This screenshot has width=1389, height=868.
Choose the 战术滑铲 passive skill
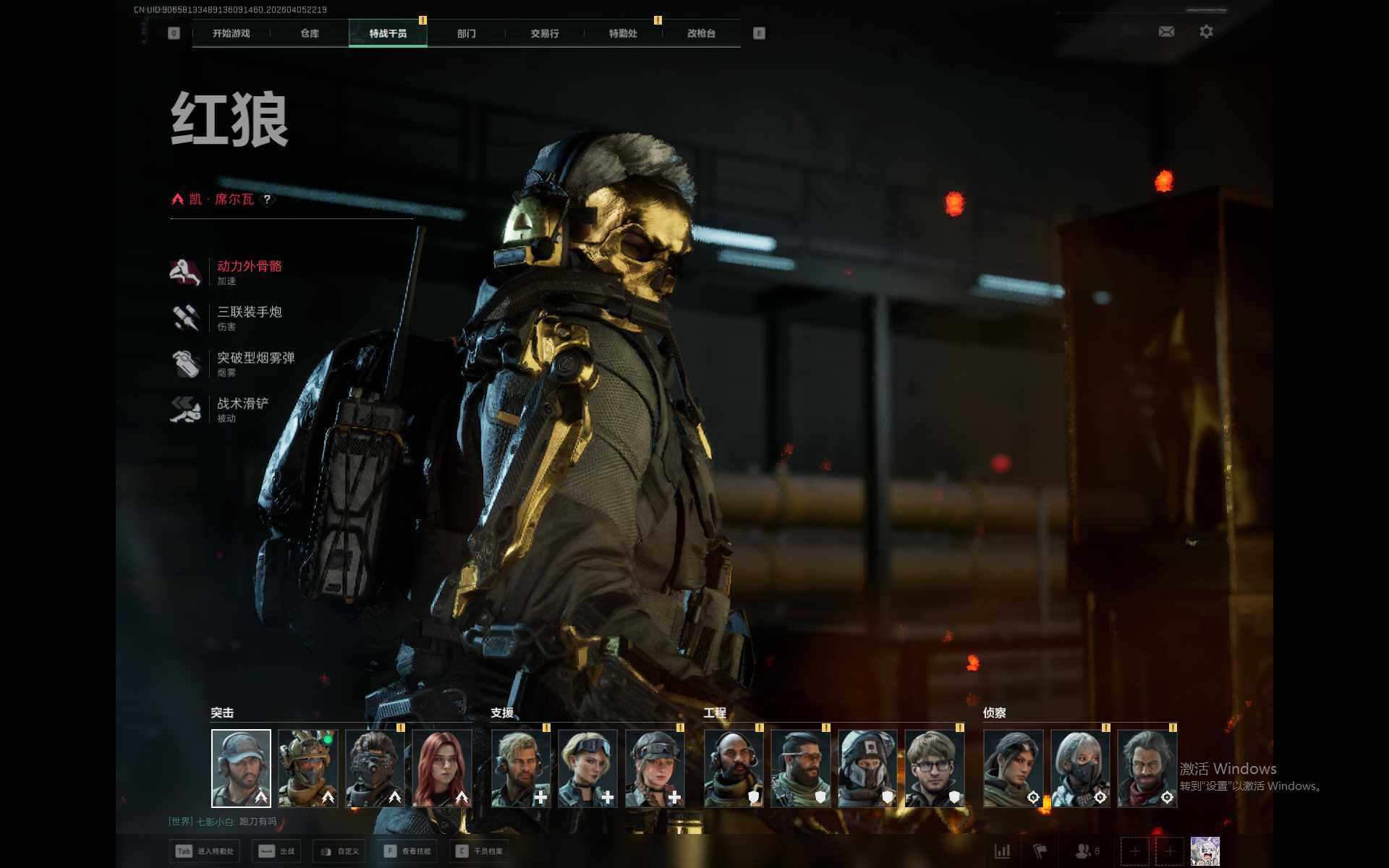(x=242, y=404)
